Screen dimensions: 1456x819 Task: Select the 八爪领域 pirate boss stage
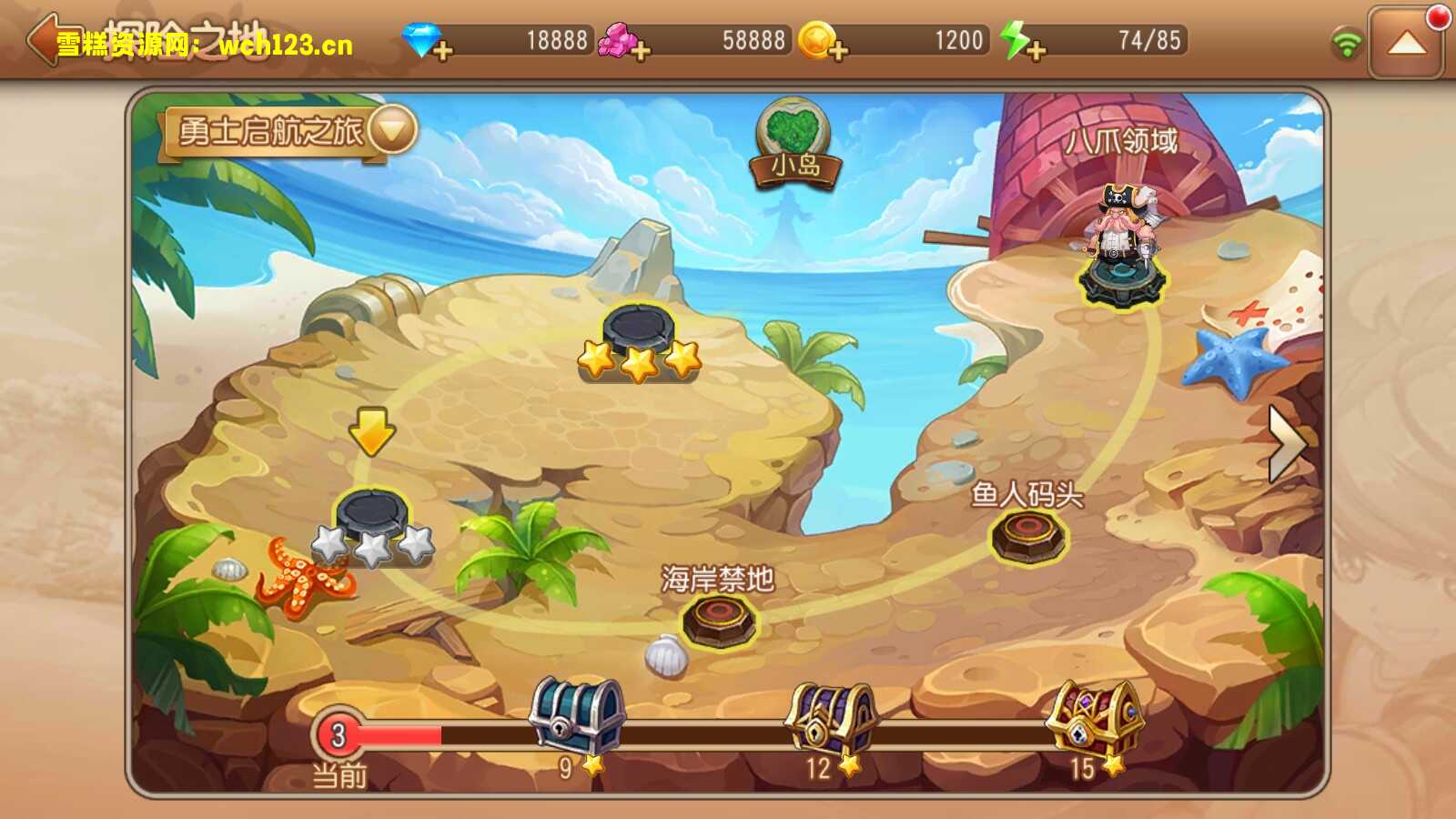click(1121, 246)
